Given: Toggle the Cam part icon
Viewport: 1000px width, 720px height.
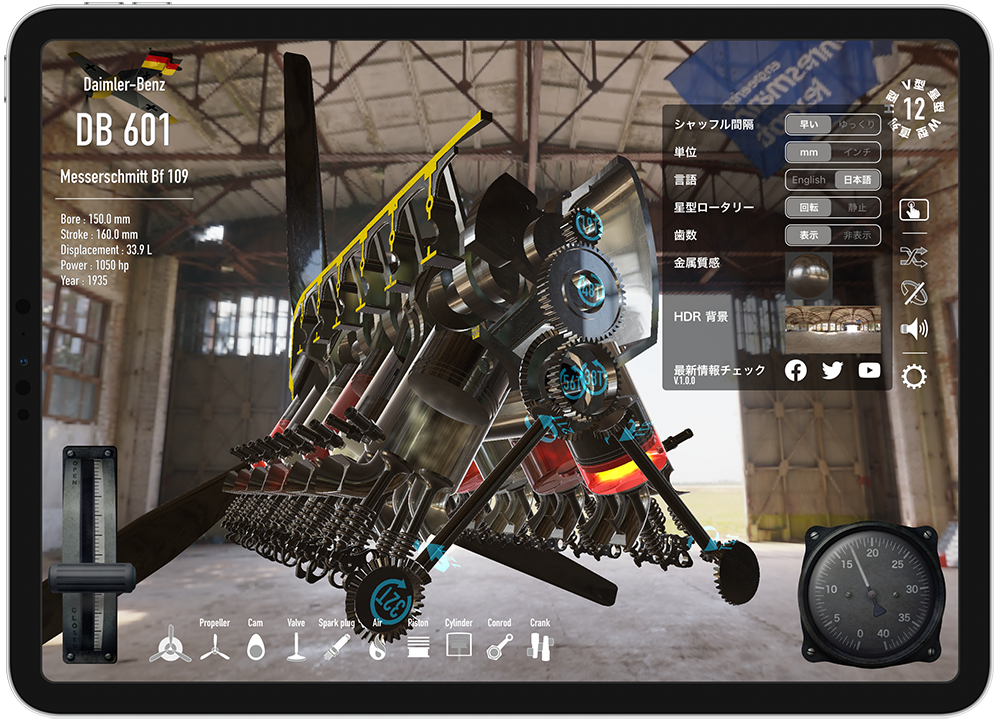Looking at the screenshot, I should coord(255,647).
